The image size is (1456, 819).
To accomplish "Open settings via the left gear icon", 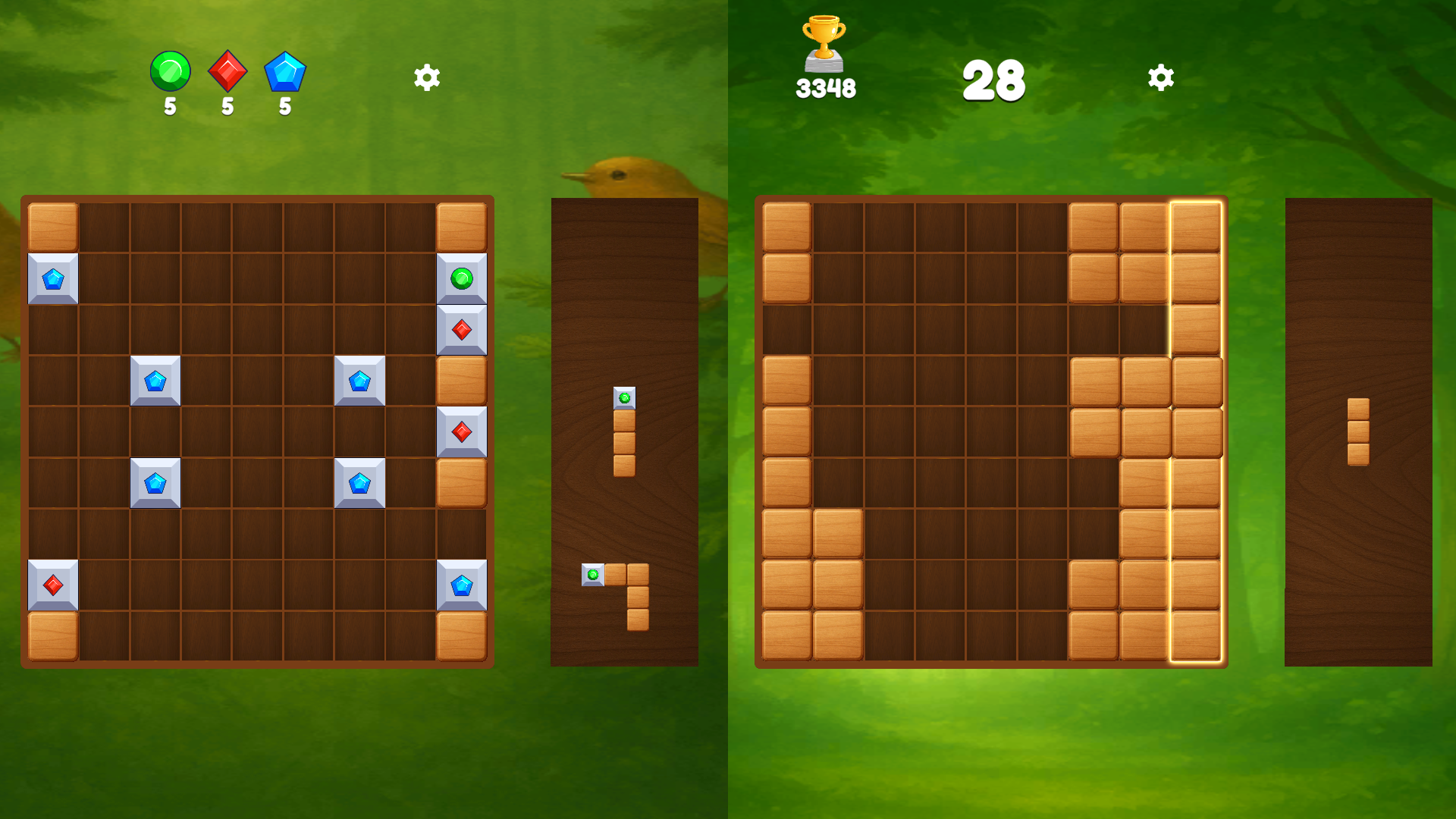I will pyautogui.click(x=425, y=77).
